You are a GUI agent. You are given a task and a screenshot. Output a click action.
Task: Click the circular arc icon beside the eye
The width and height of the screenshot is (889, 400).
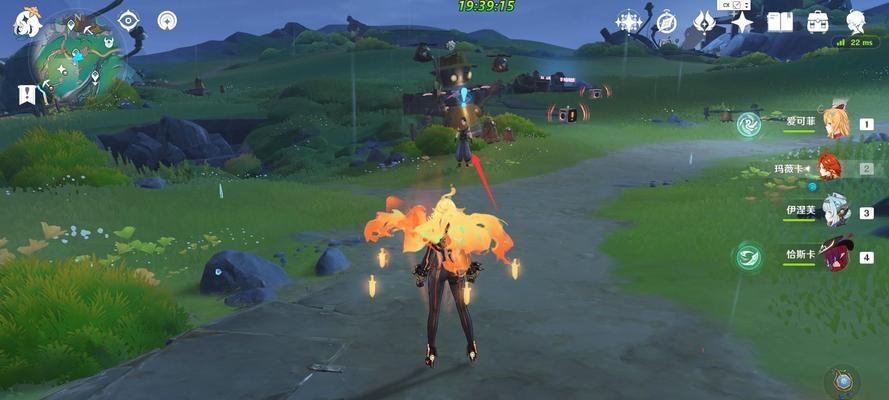point(168,20)
